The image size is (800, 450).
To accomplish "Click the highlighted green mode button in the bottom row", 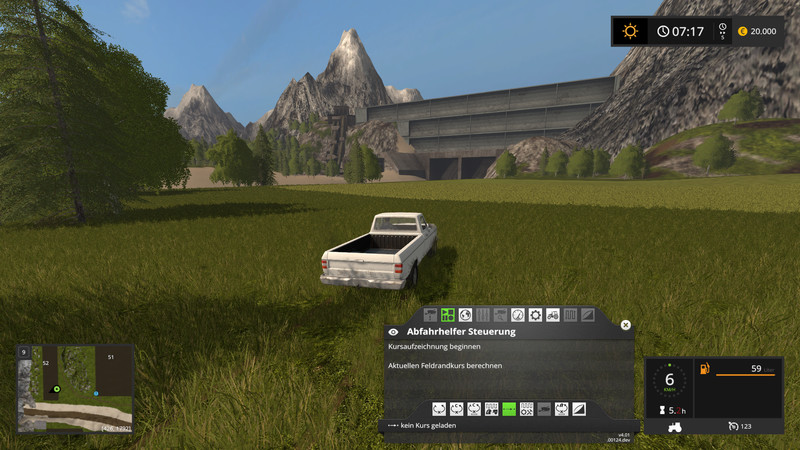I will click(x=509, y=409).
